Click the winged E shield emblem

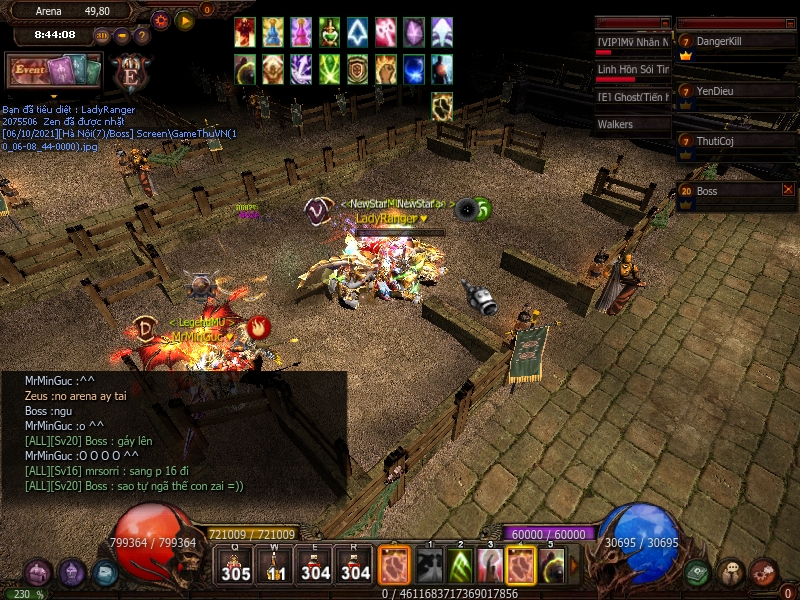(x=131, y=73)
